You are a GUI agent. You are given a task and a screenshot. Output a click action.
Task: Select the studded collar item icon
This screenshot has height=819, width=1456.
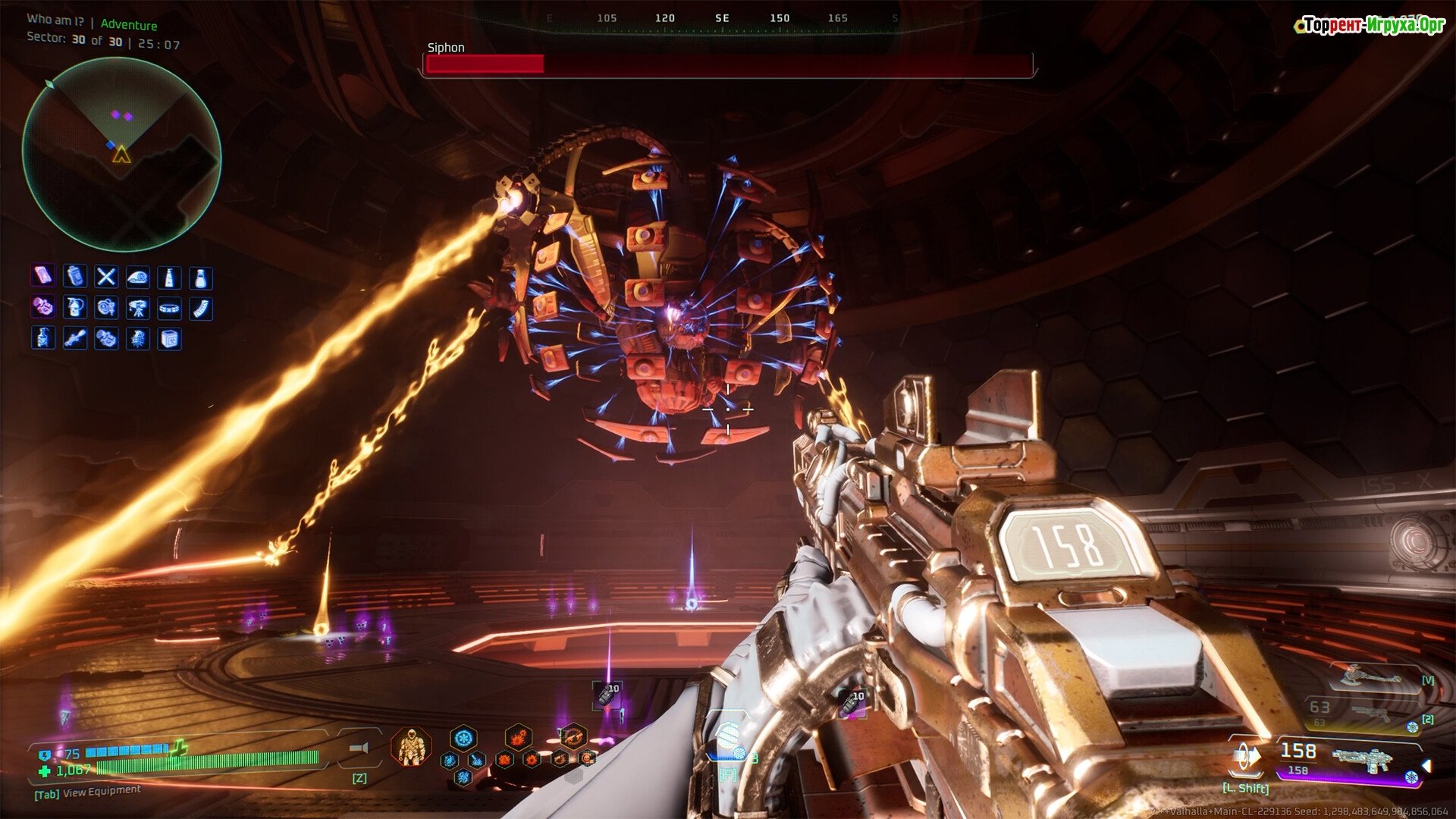[169, 308]
